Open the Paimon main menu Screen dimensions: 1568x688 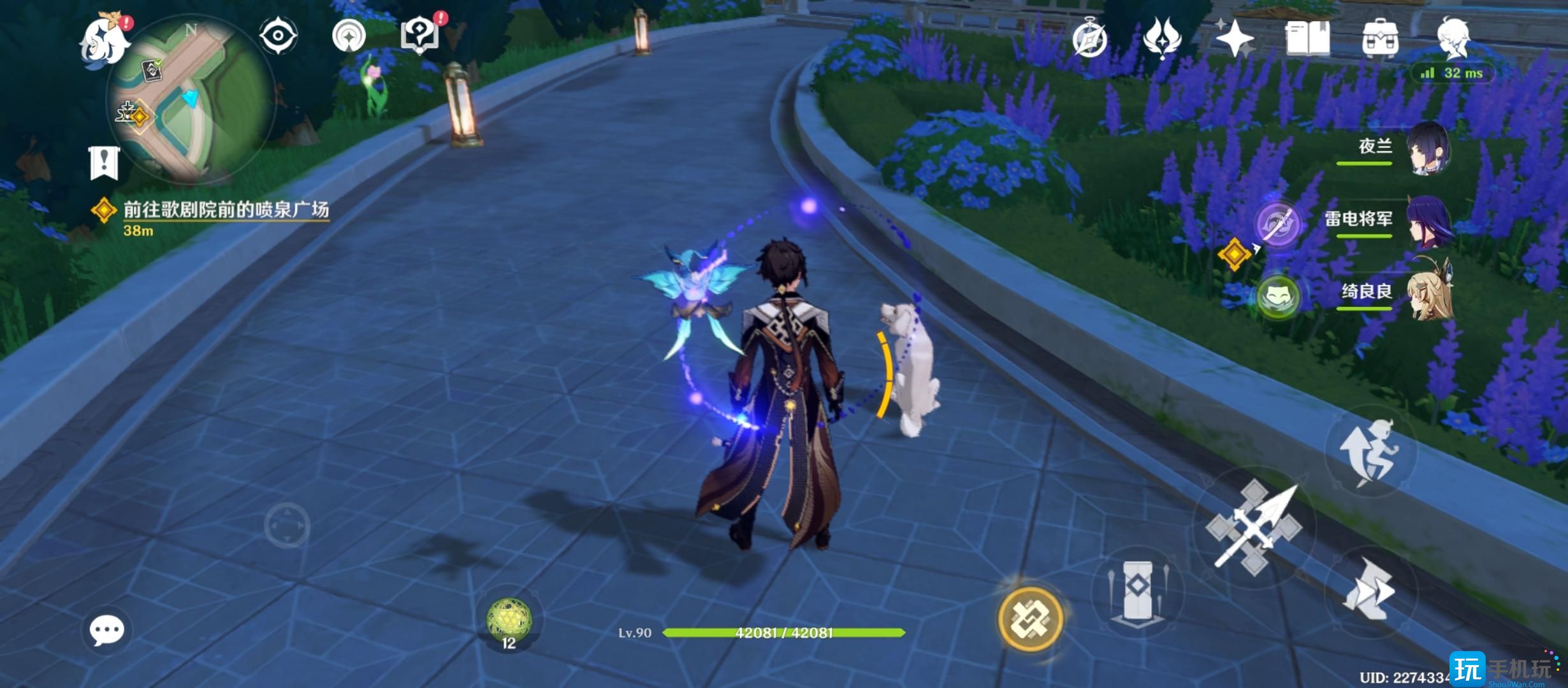pos(105,39)
